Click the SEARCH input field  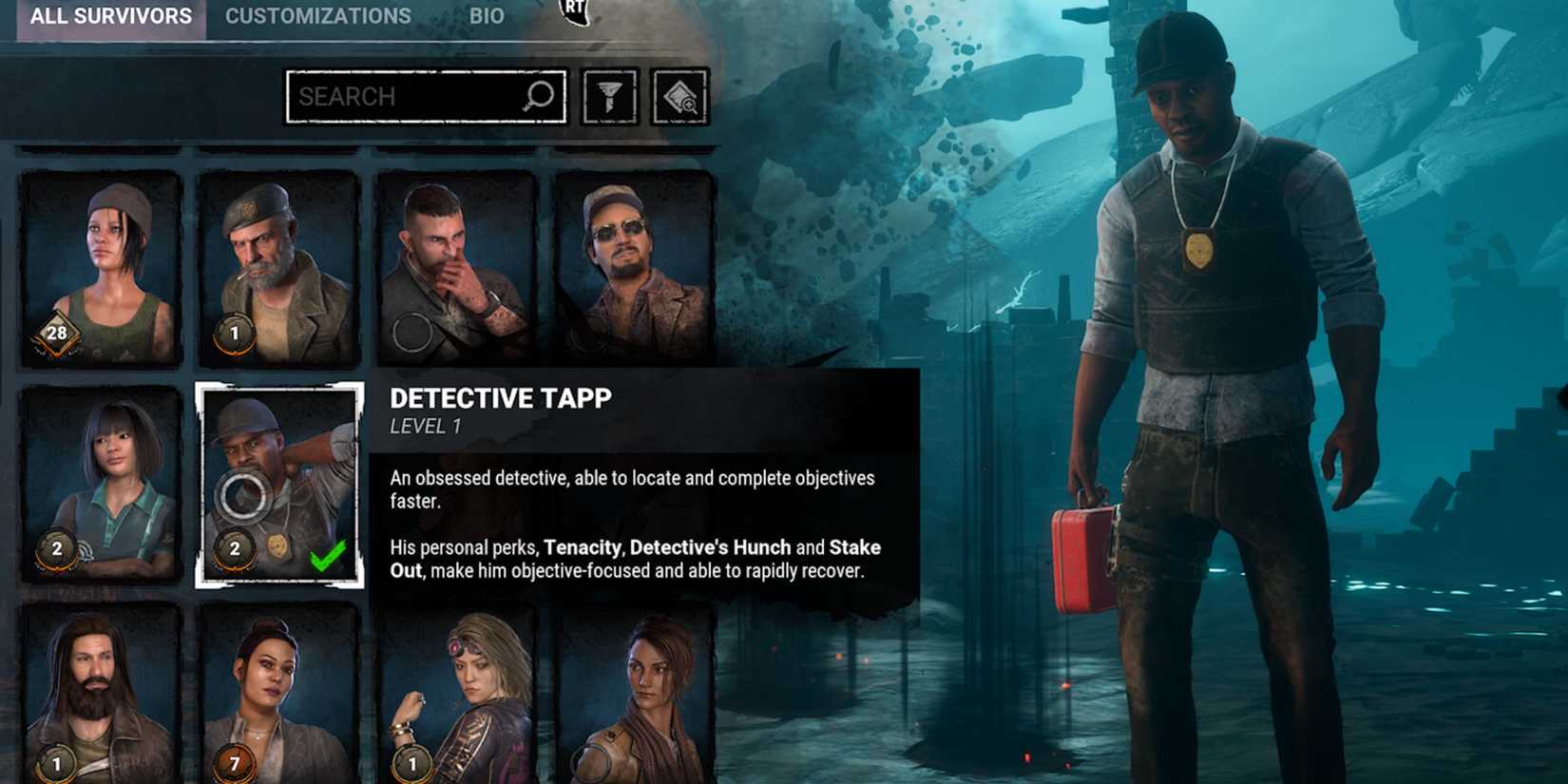tap(409, 95)
